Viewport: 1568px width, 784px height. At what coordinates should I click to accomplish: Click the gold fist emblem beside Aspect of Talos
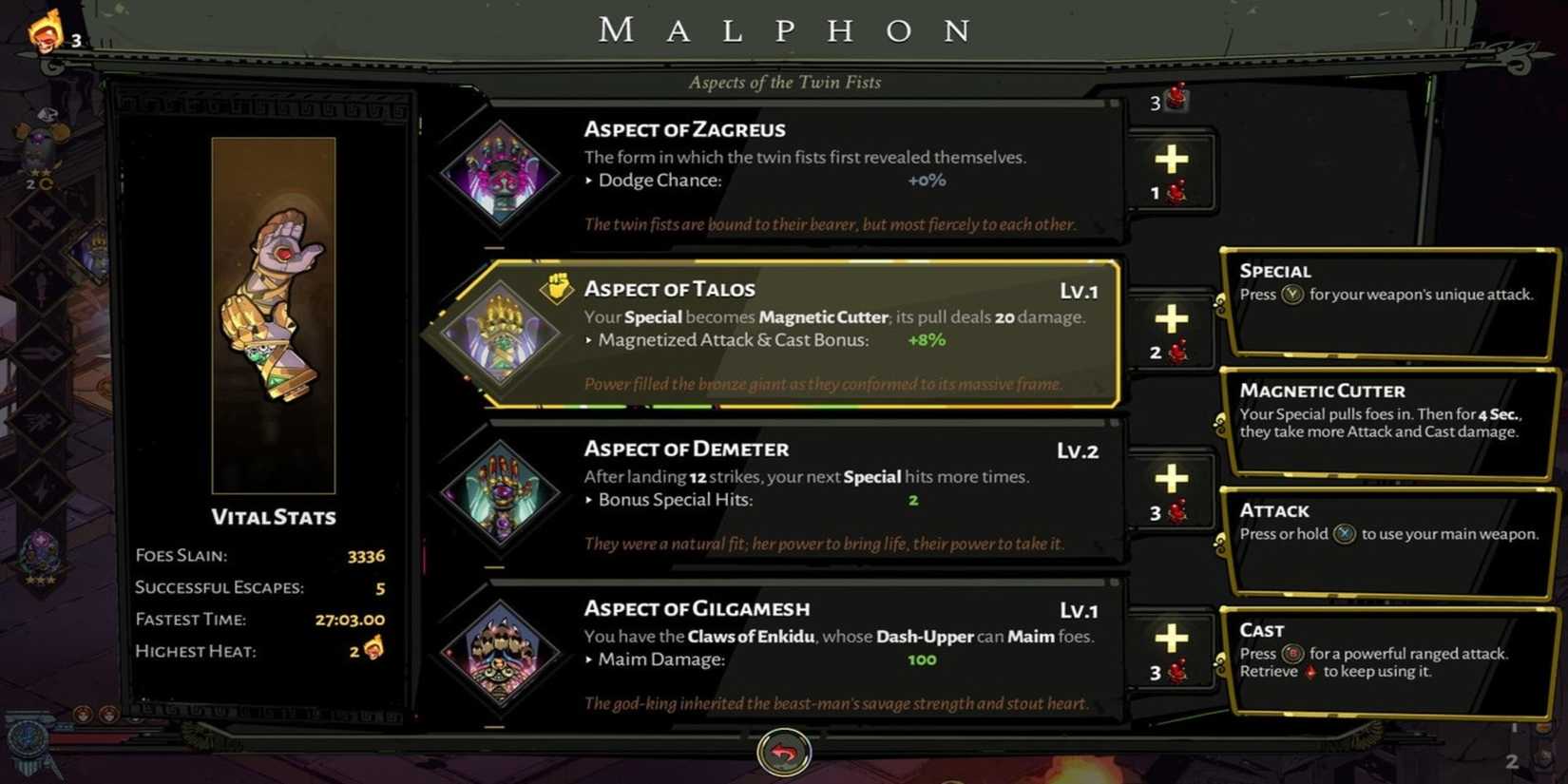[x=559, y=288]
